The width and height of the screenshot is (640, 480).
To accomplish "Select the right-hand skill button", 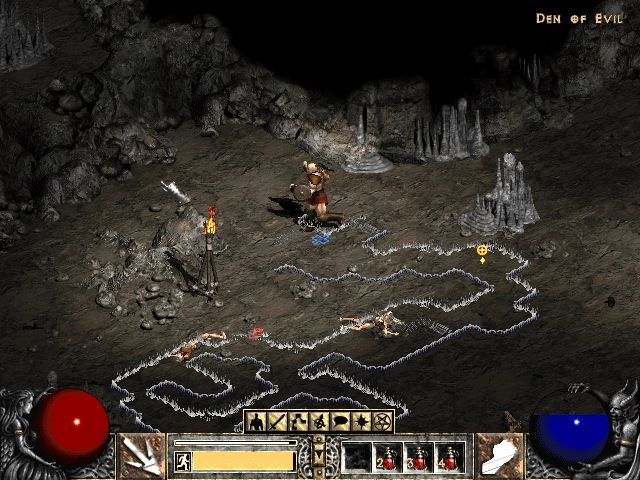I will [x=500, y=455].
